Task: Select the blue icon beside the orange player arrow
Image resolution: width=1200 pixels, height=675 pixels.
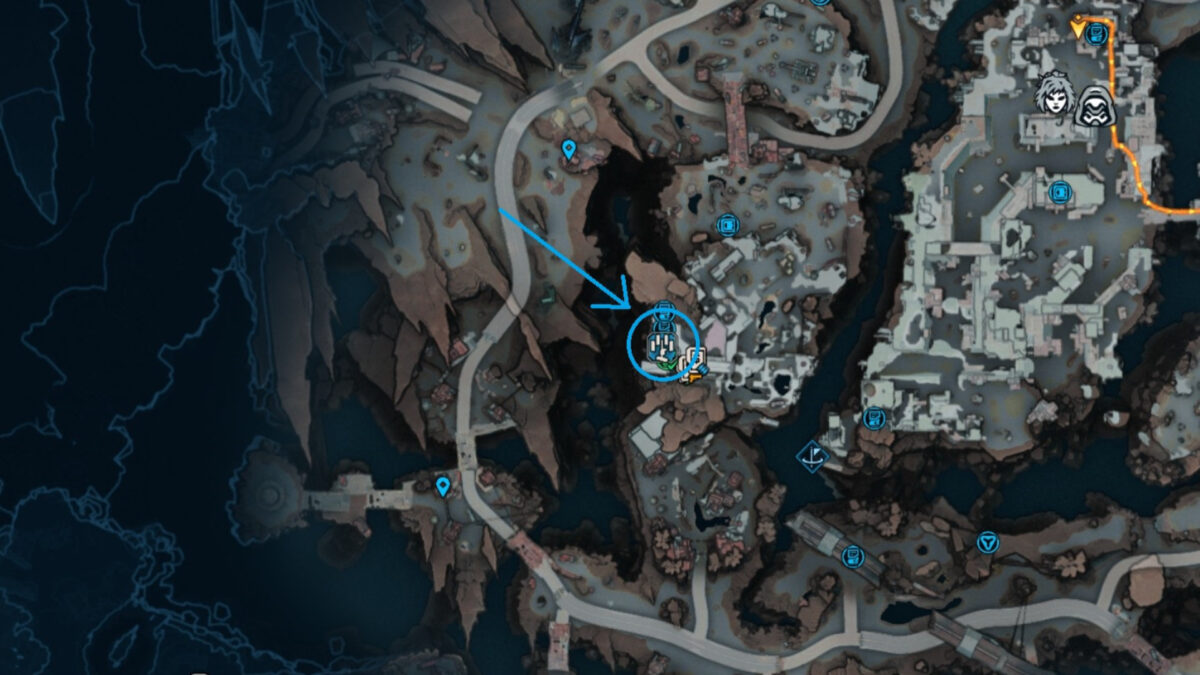Action: pyautogui.click(x=1098, y=33)
